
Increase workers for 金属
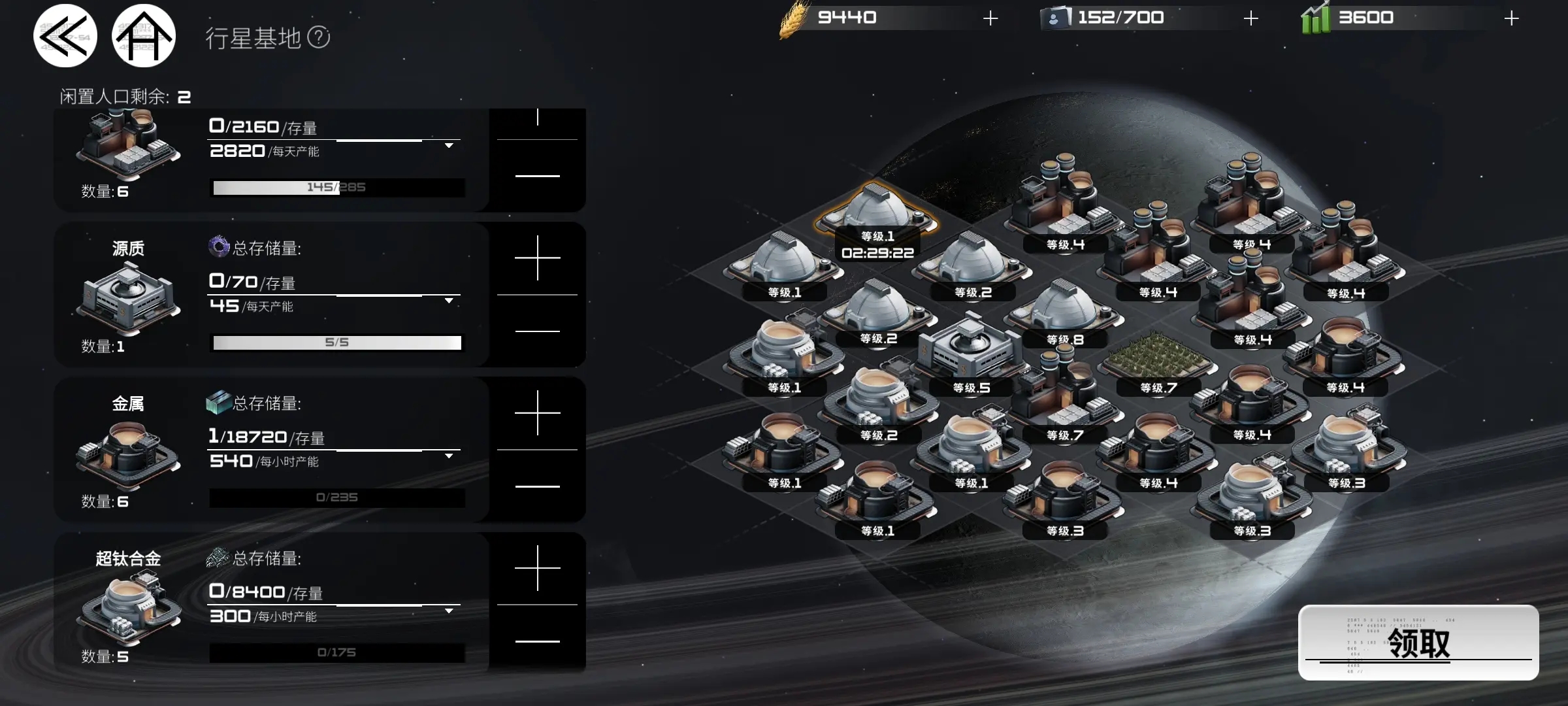(537, 413)
